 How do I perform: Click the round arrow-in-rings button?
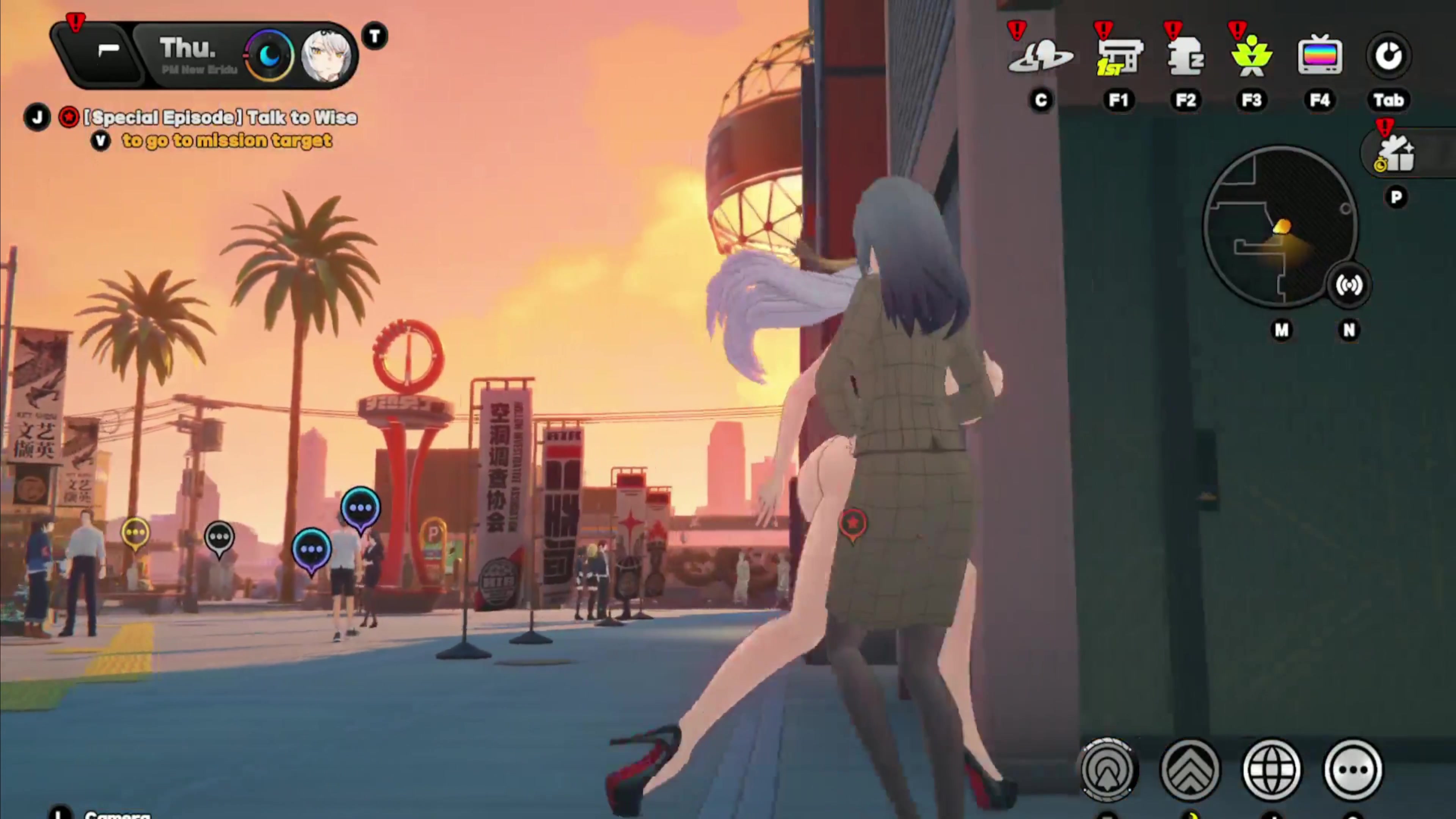[x=1108, y=769]
